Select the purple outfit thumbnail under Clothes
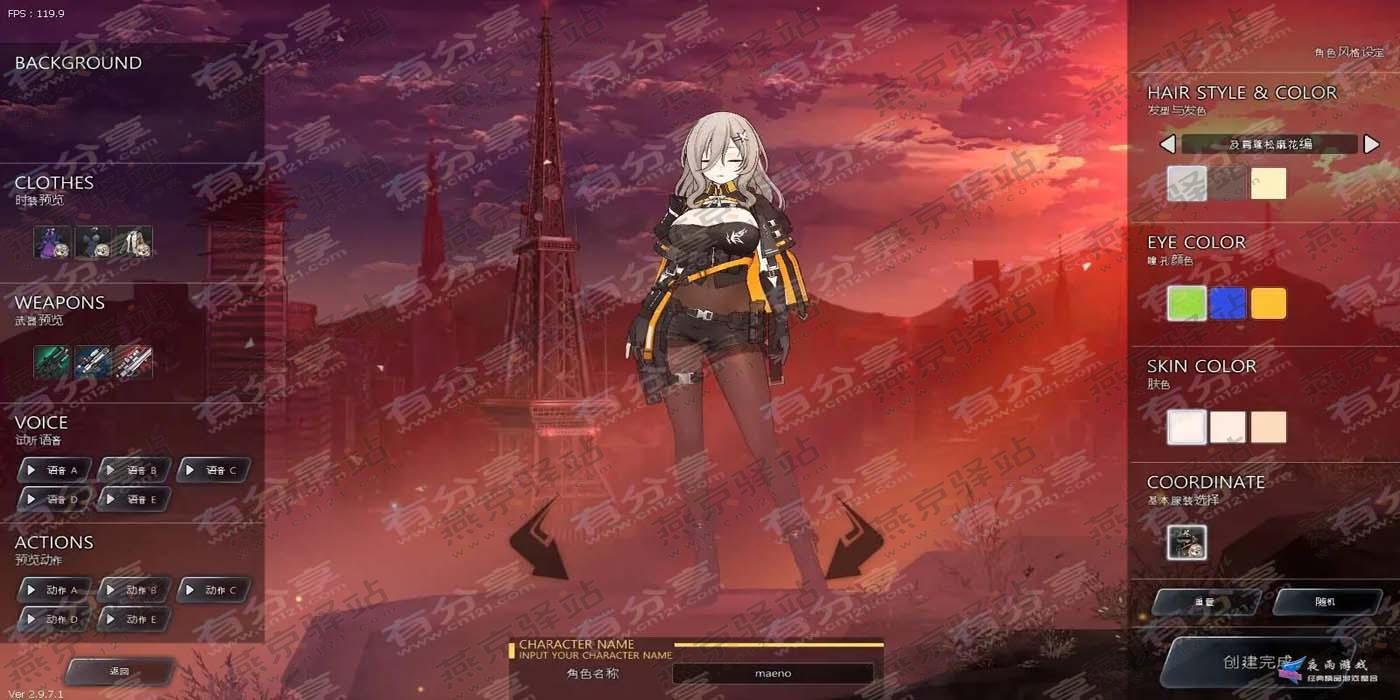Image resolution: width=1400 pixels, height=700 pixels. coord(52,242)
